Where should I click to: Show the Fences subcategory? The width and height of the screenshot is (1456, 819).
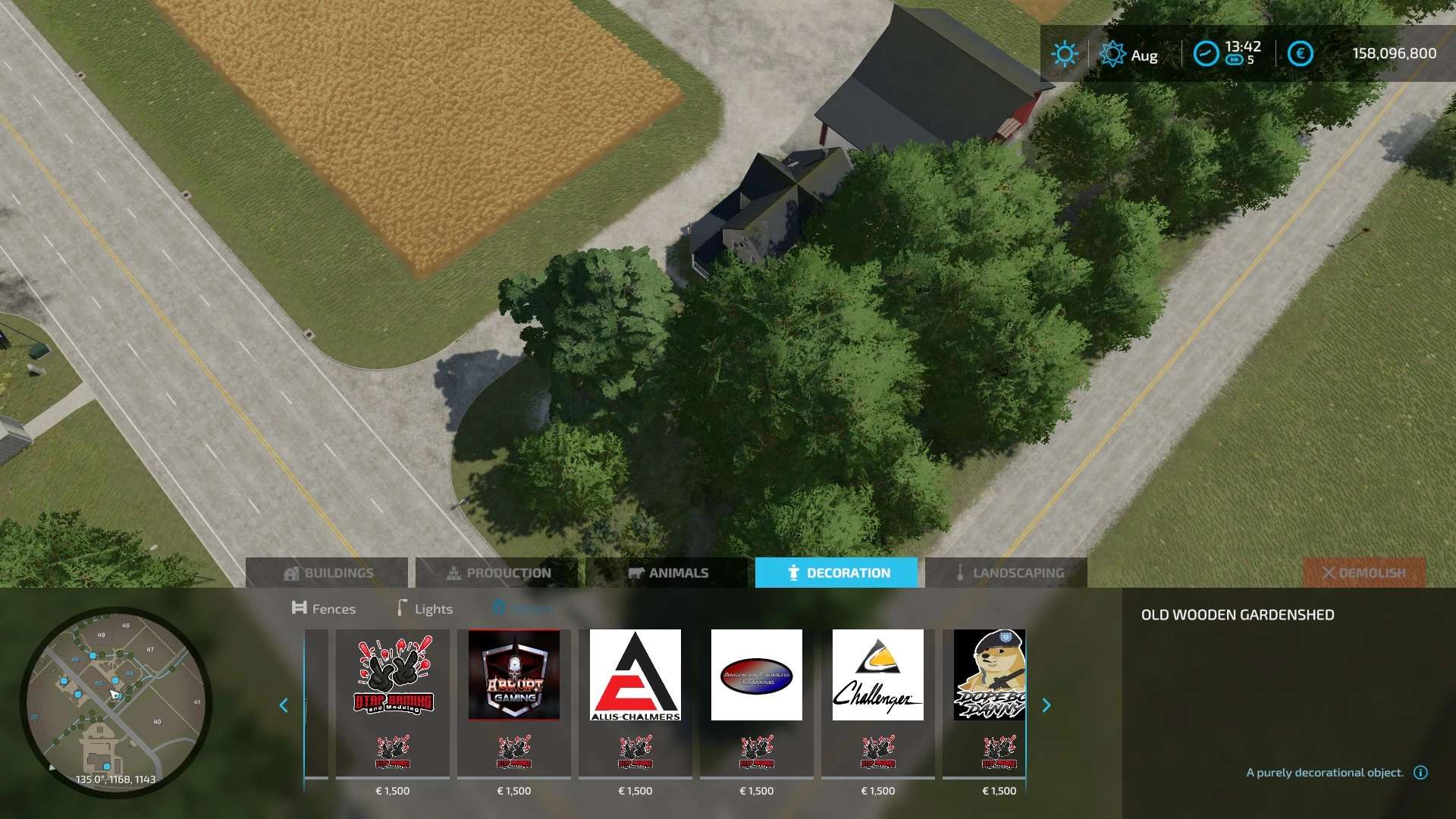tap(324, 609)
